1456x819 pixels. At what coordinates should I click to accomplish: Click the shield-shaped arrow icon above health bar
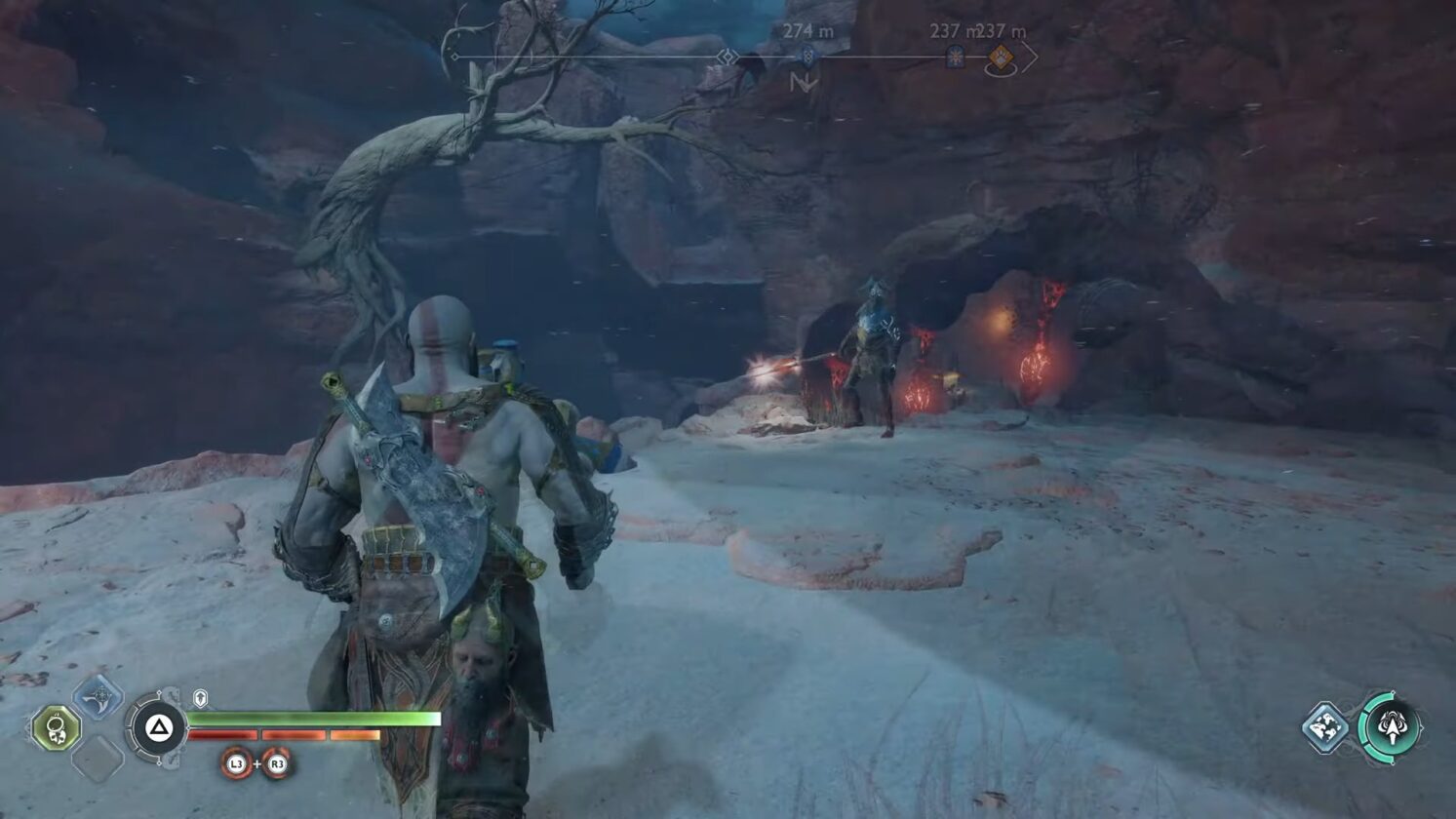click(x=200, y=698)
